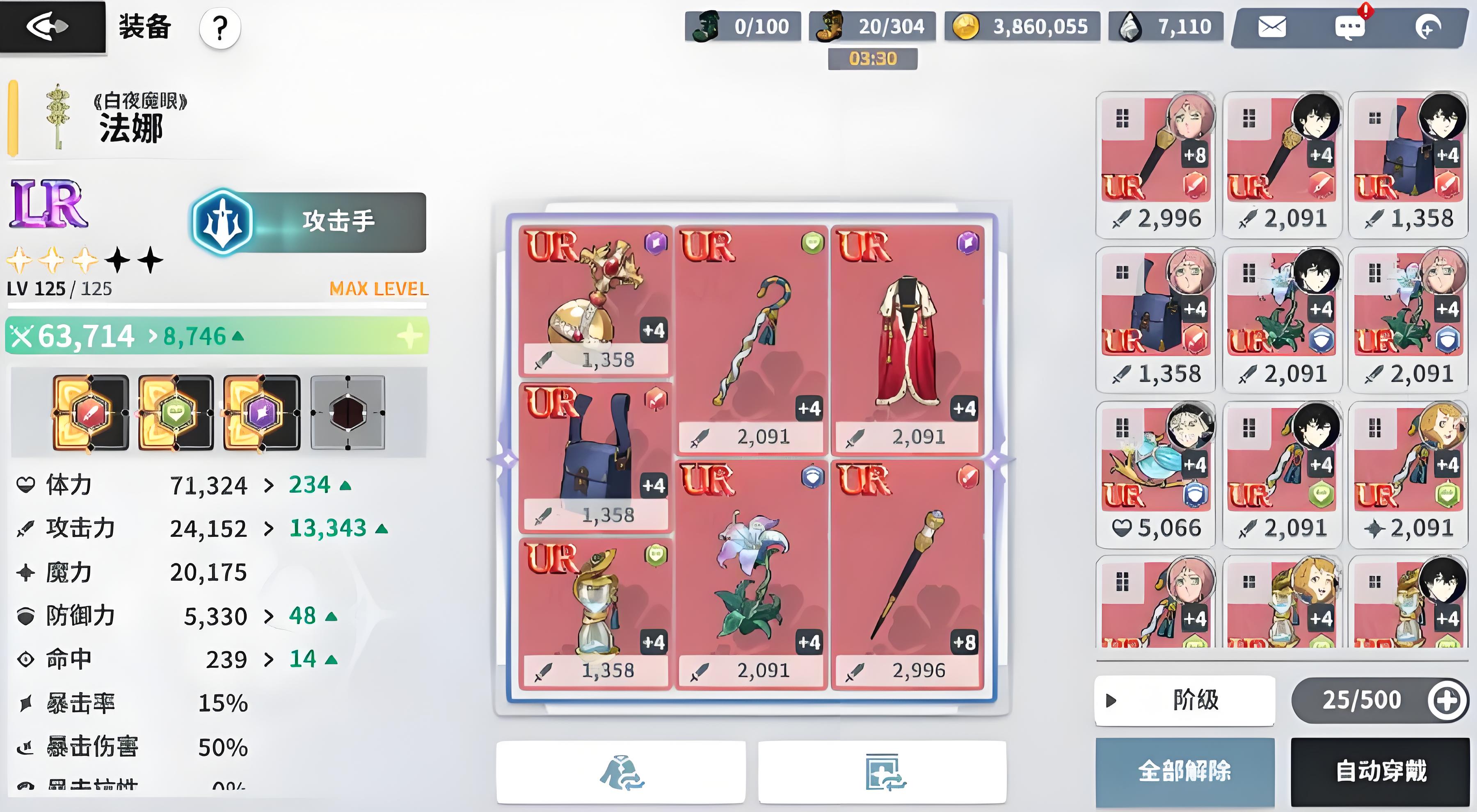Click the empty dark hexagon set slot

click(x=348, y=413)
